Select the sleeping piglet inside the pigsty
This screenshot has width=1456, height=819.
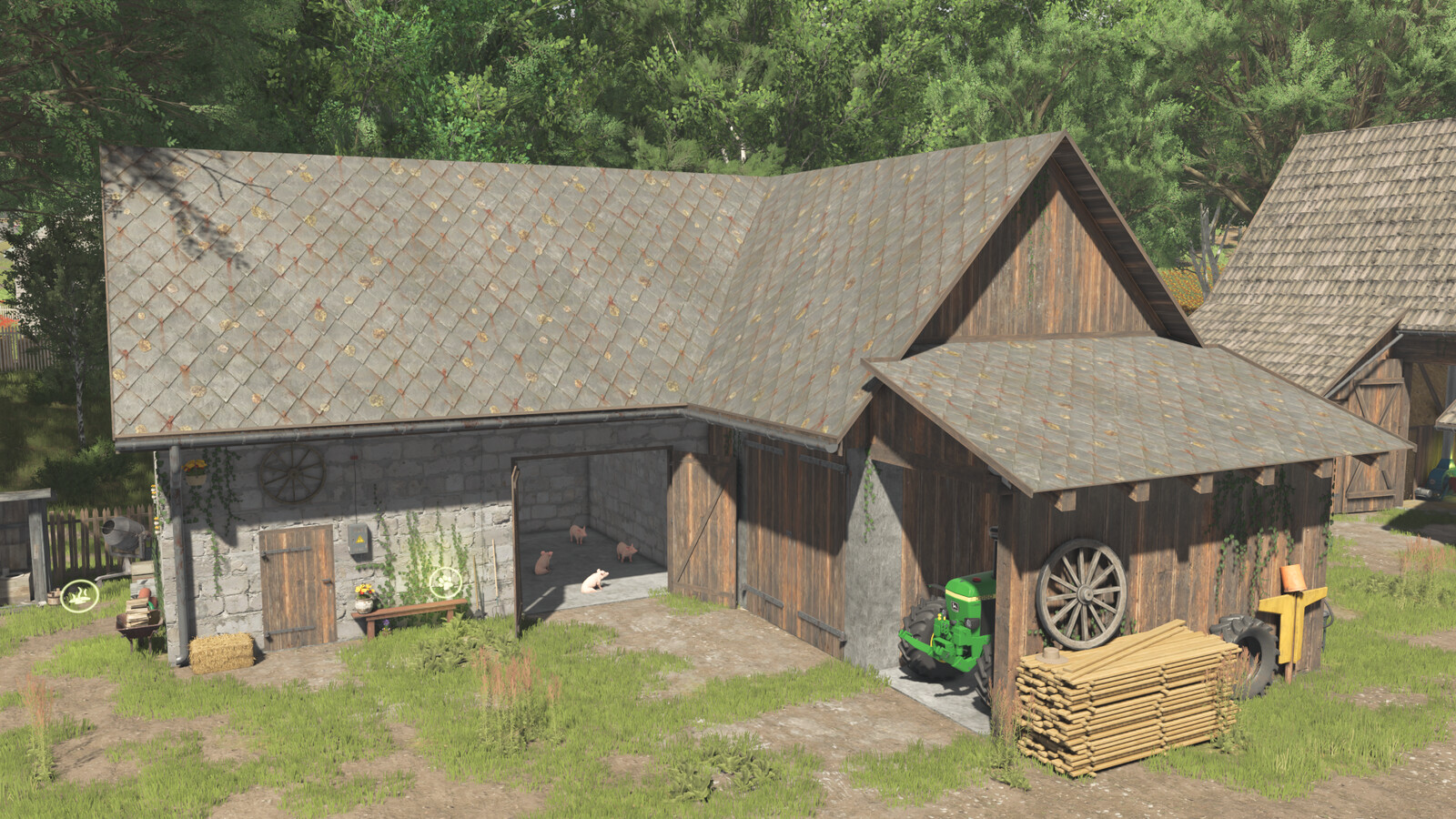click(594, 580)
